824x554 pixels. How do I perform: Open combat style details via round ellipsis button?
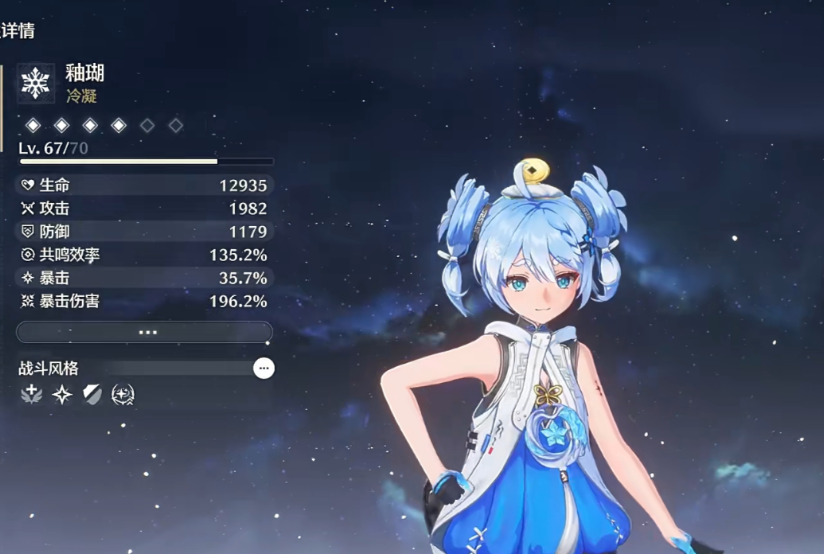point(264,368)
